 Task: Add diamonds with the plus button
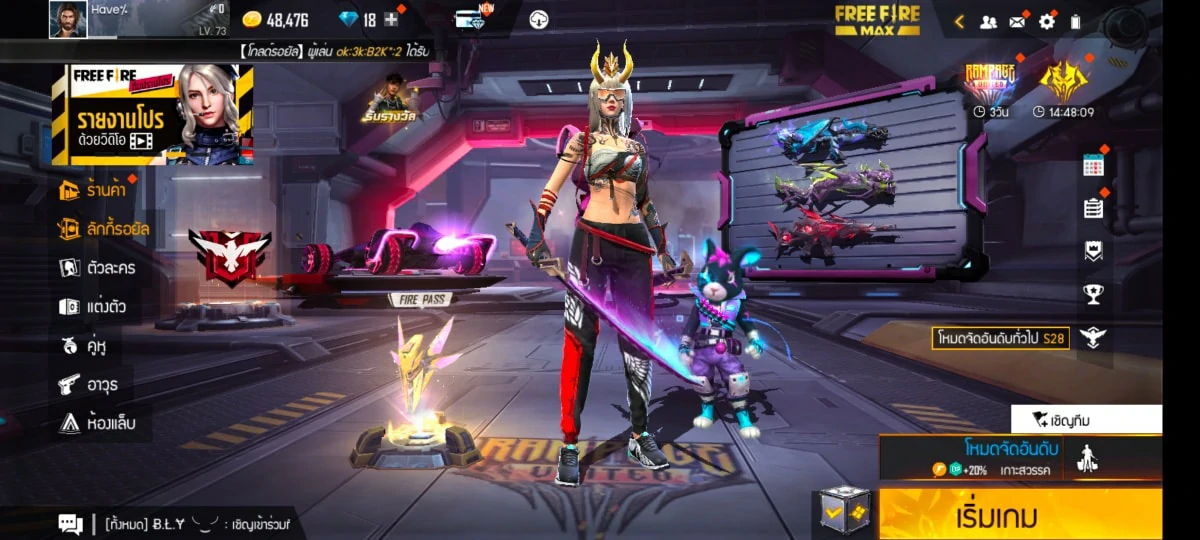tap(391, 20)
